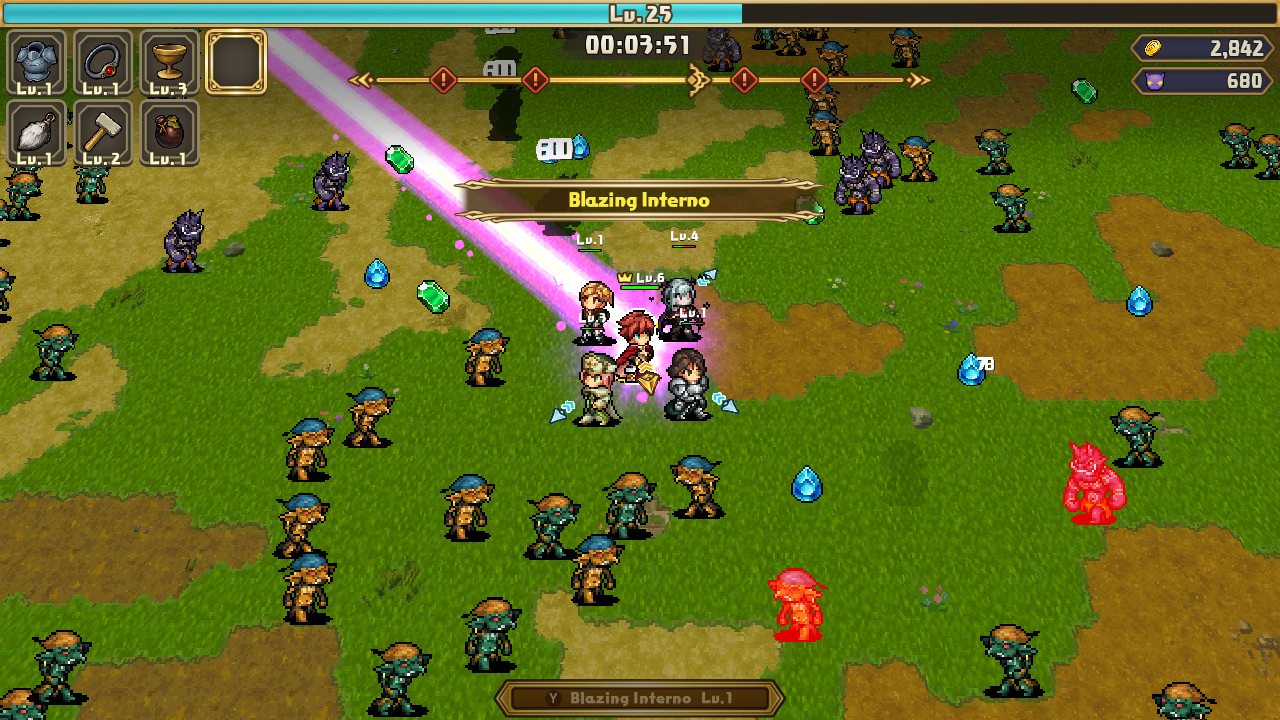Click the Blazing Interno skill banner
Viewport: 1280px width, 720px height.
coord(638,200)
